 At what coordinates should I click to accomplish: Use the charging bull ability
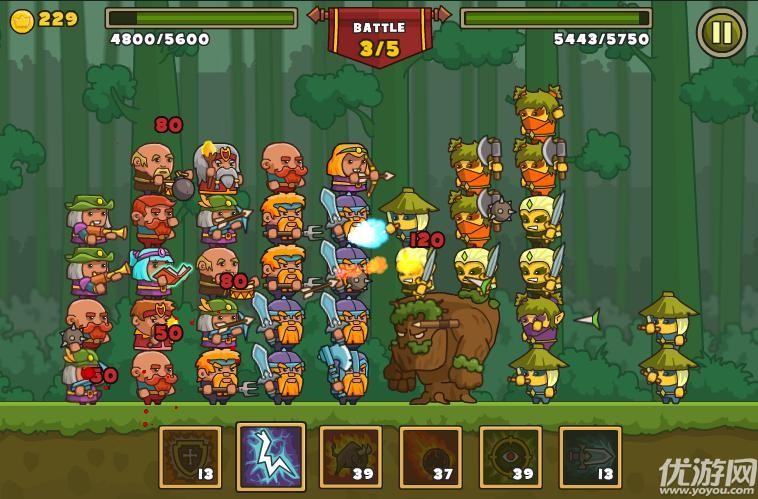[x=350, y=457]
